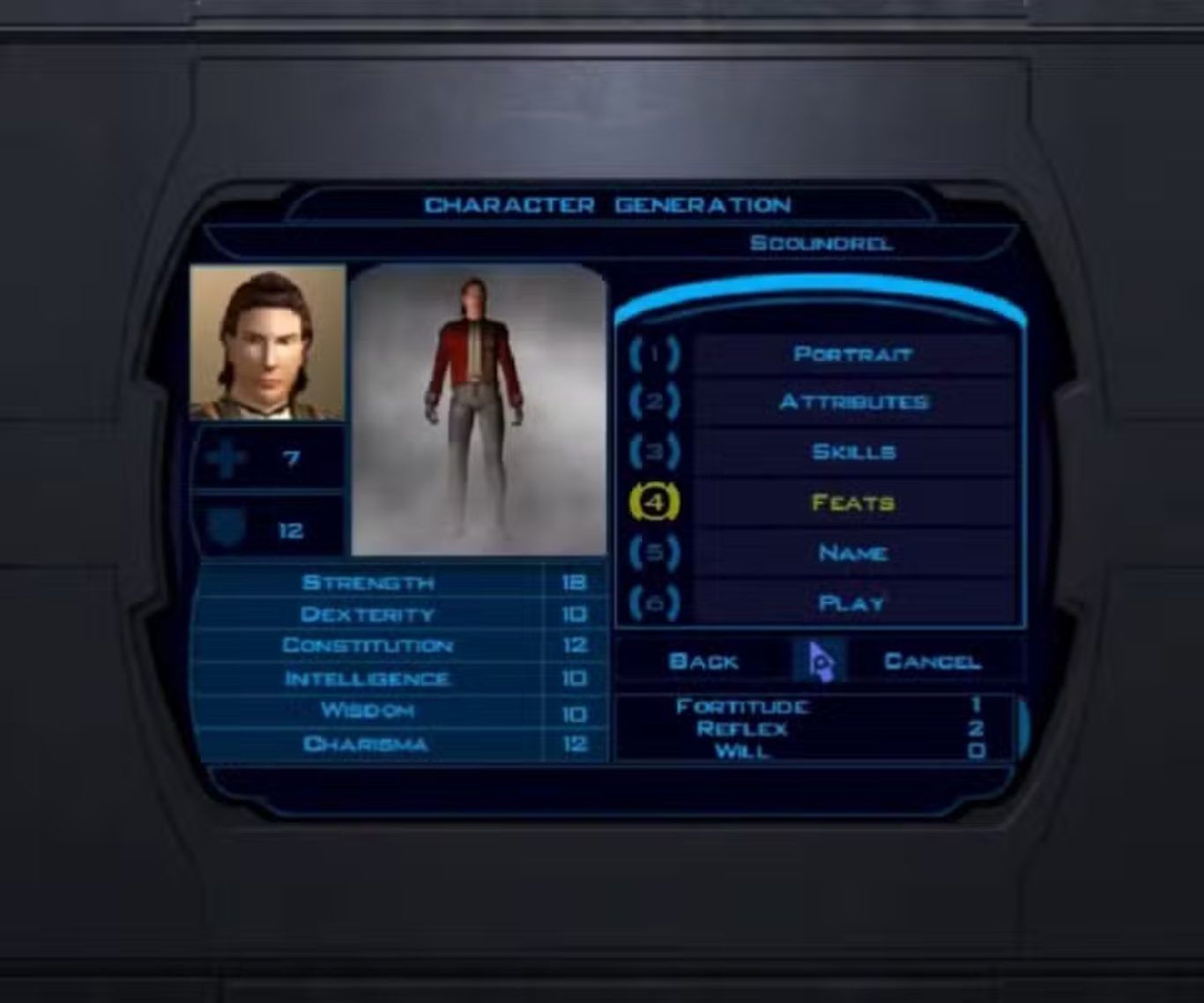This screenshot has height=1003, width=1204.
Task: Click Play to start the game
Action: [x=851, y=604]
